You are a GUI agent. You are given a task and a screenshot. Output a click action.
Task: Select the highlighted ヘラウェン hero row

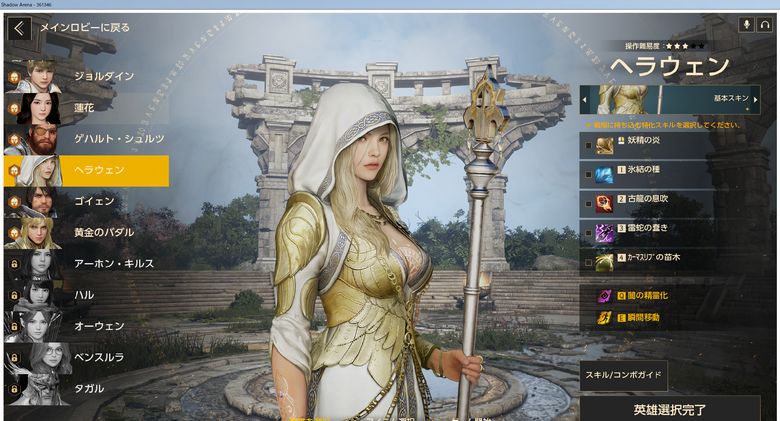point(85,170)
